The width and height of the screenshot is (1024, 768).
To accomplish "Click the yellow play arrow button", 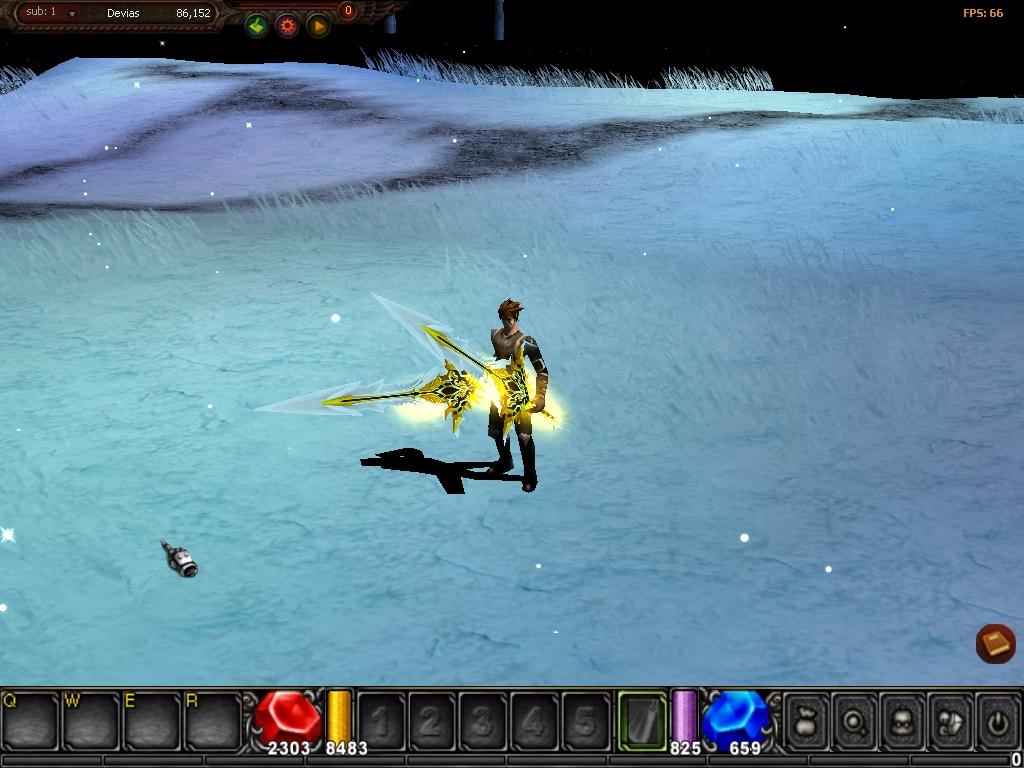I will tap(318, 26).
